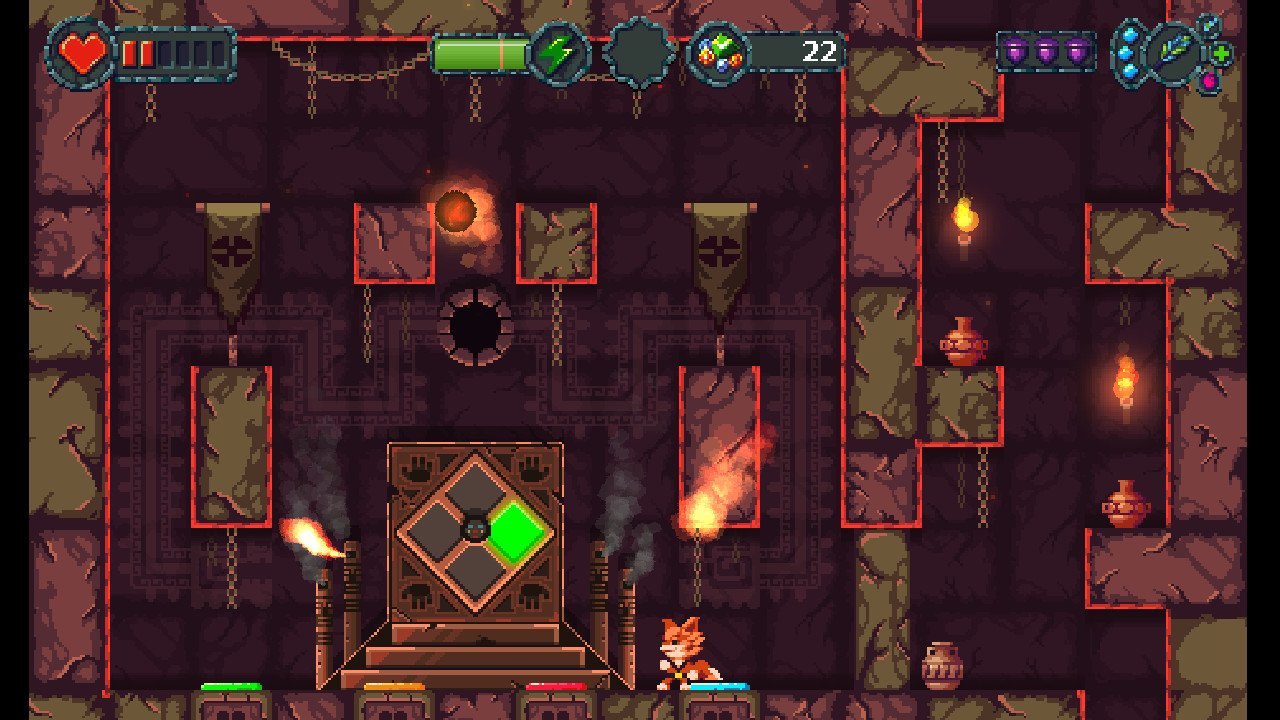Pick the pink orb ability slot
This screenshot has width=1280, height=720.
1208,80
